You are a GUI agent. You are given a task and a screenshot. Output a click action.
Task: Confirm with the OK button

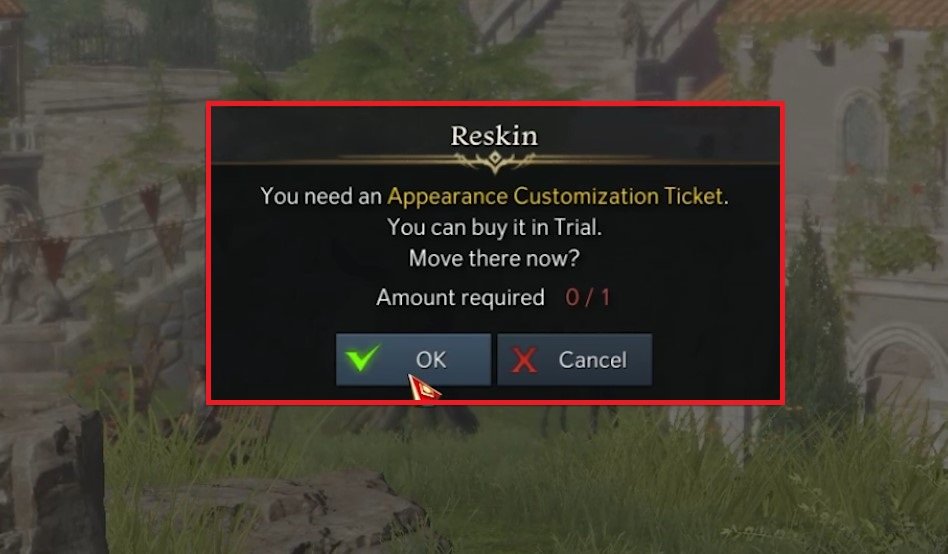click(413, 360)
